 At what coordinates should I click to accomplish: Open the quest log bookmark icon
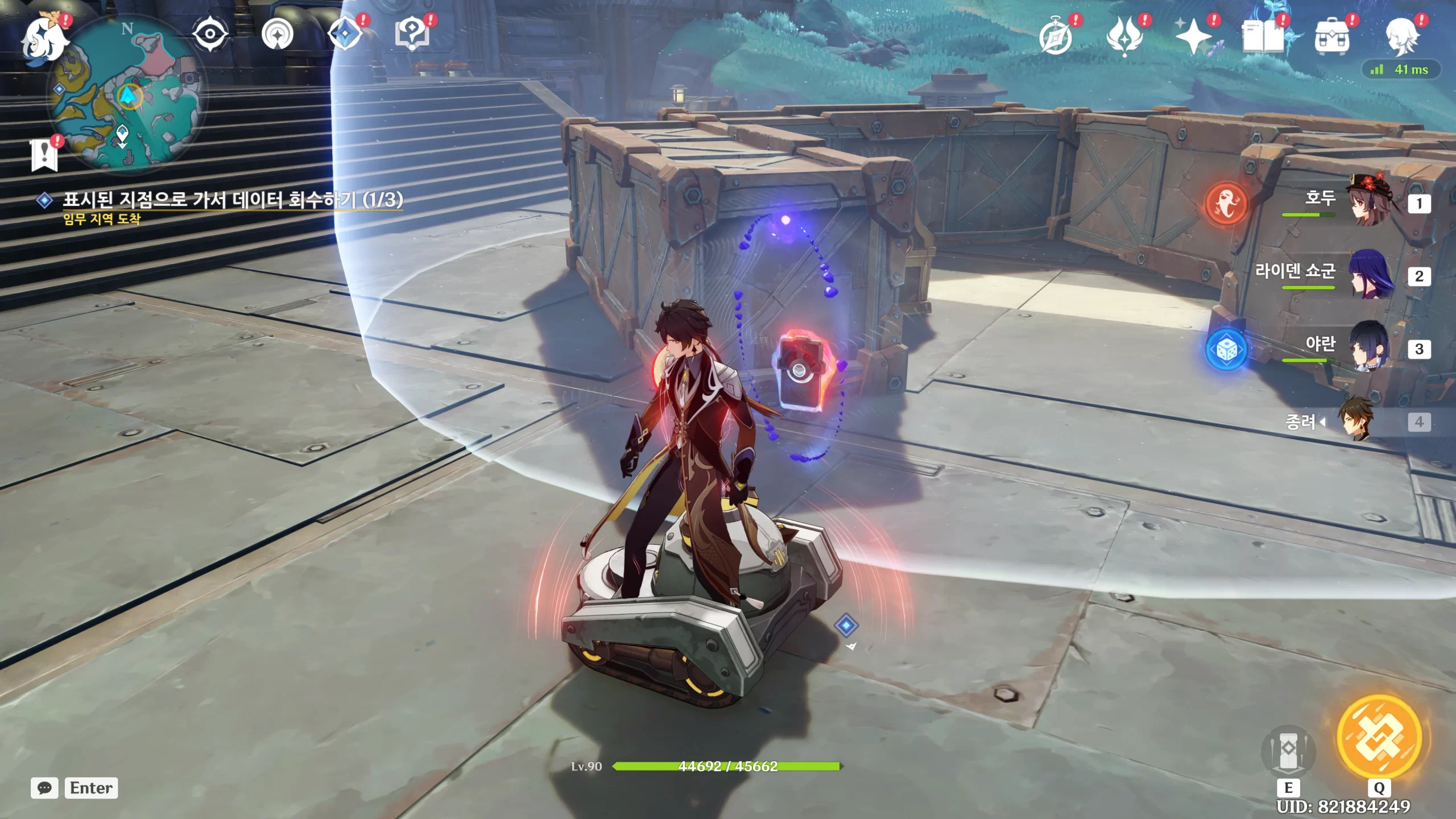[x=44, y=154]
